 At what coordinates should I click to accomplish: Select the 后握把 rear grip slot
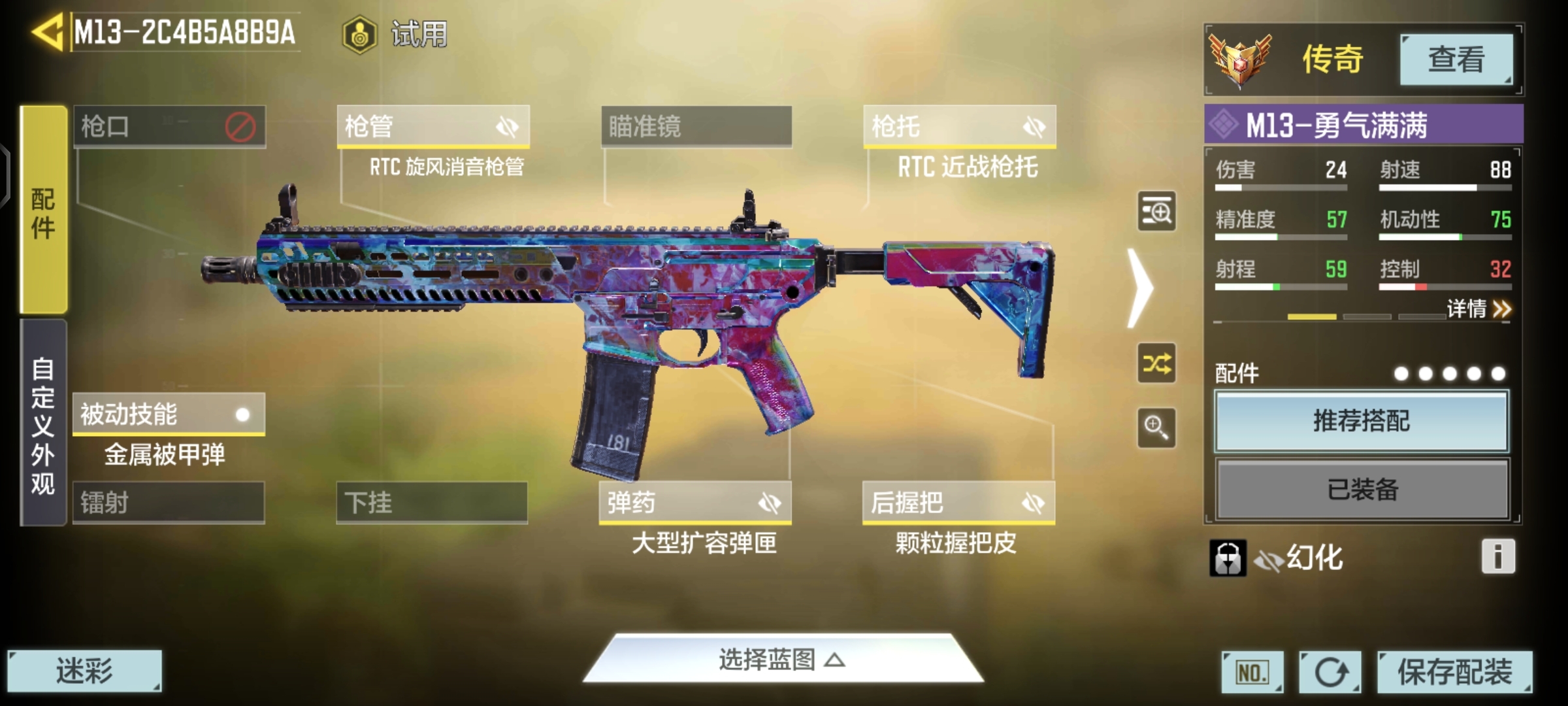(x=958, y=503)
